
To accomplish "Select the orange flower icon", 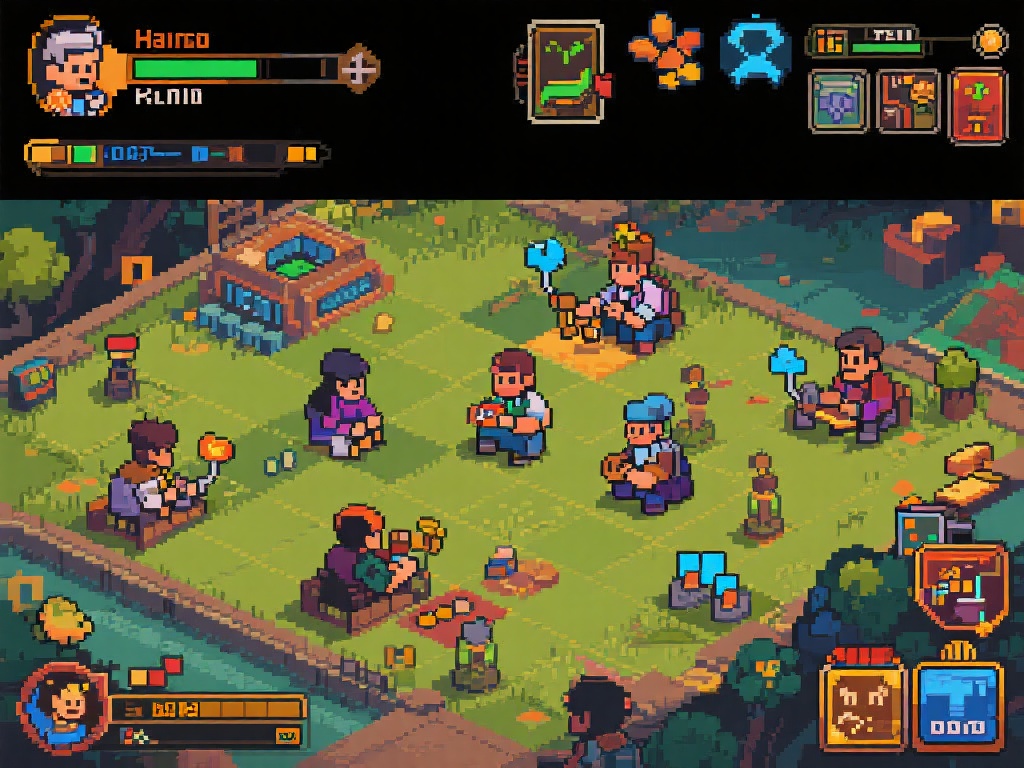I will pos(663,48).
